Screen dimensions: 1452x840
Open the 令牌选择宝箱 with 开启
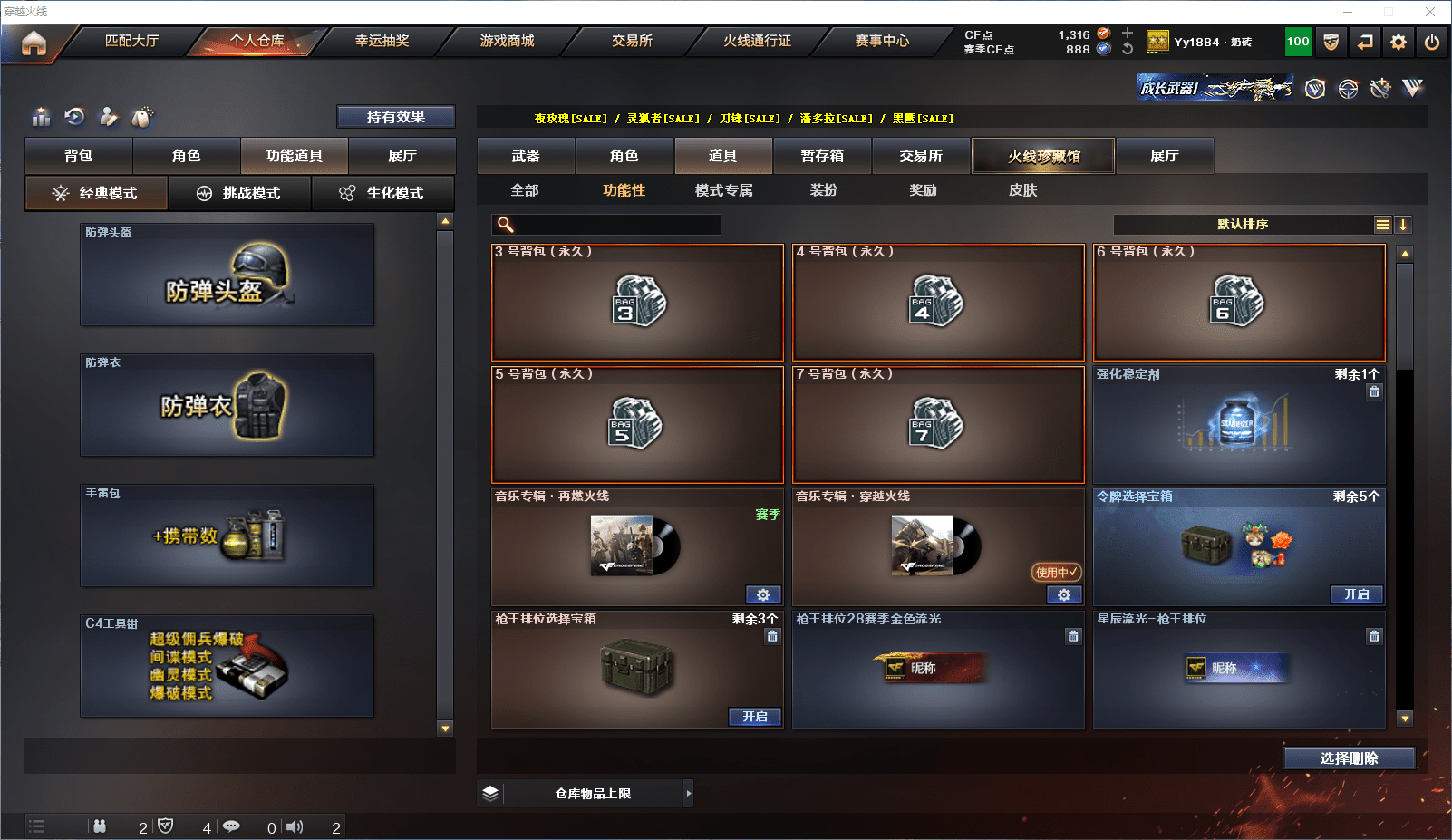coord(1356,594)
